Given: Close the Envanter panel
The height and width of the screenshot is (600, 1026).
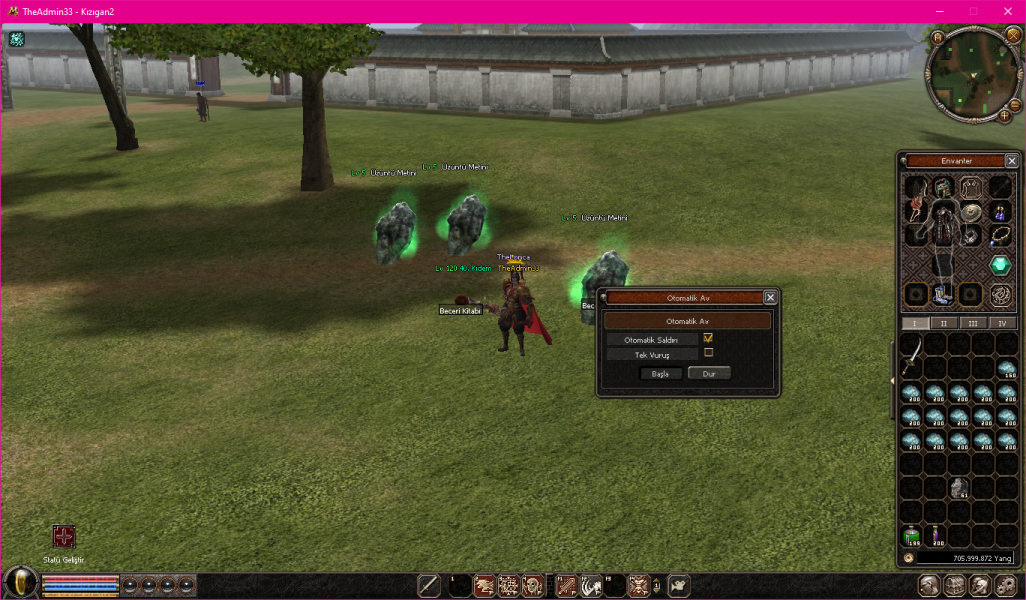Looking at the screenshot, I should tap(1011, 161).
